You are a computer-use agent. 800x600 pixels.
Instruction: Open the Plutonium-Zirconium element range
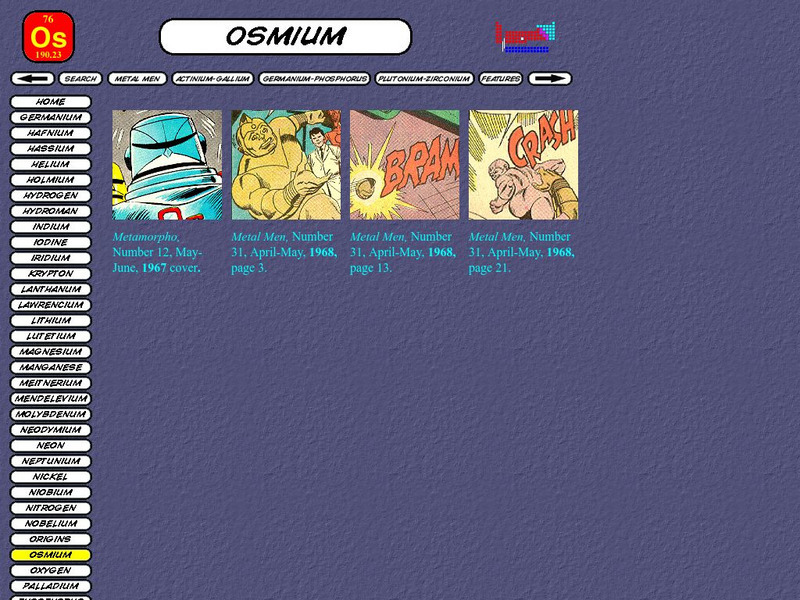(425, 78)
